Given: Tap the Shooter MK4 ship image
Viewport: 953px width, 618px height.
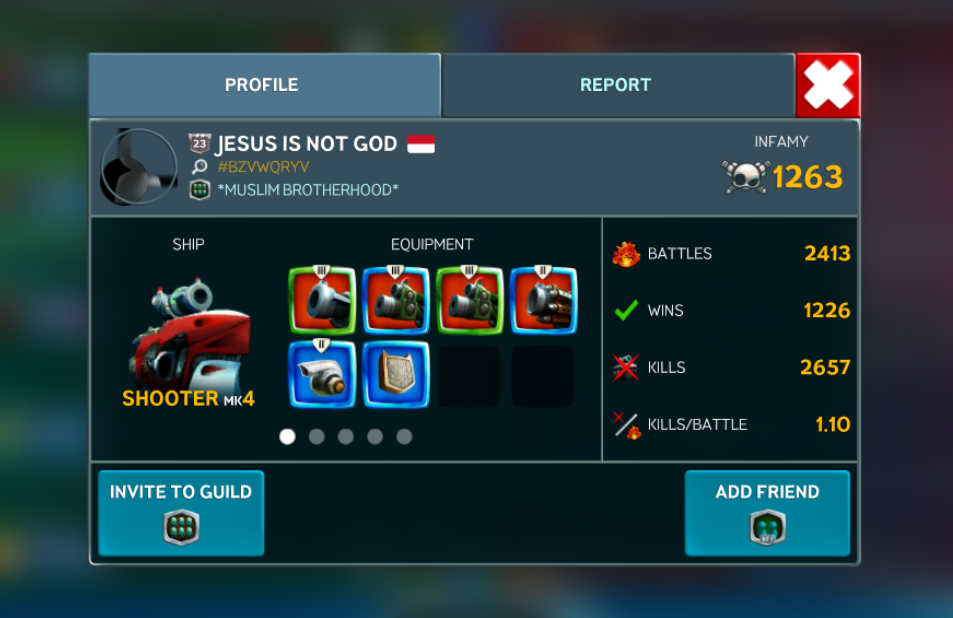Looking at the screenshot, I should (x=189, y=330).
